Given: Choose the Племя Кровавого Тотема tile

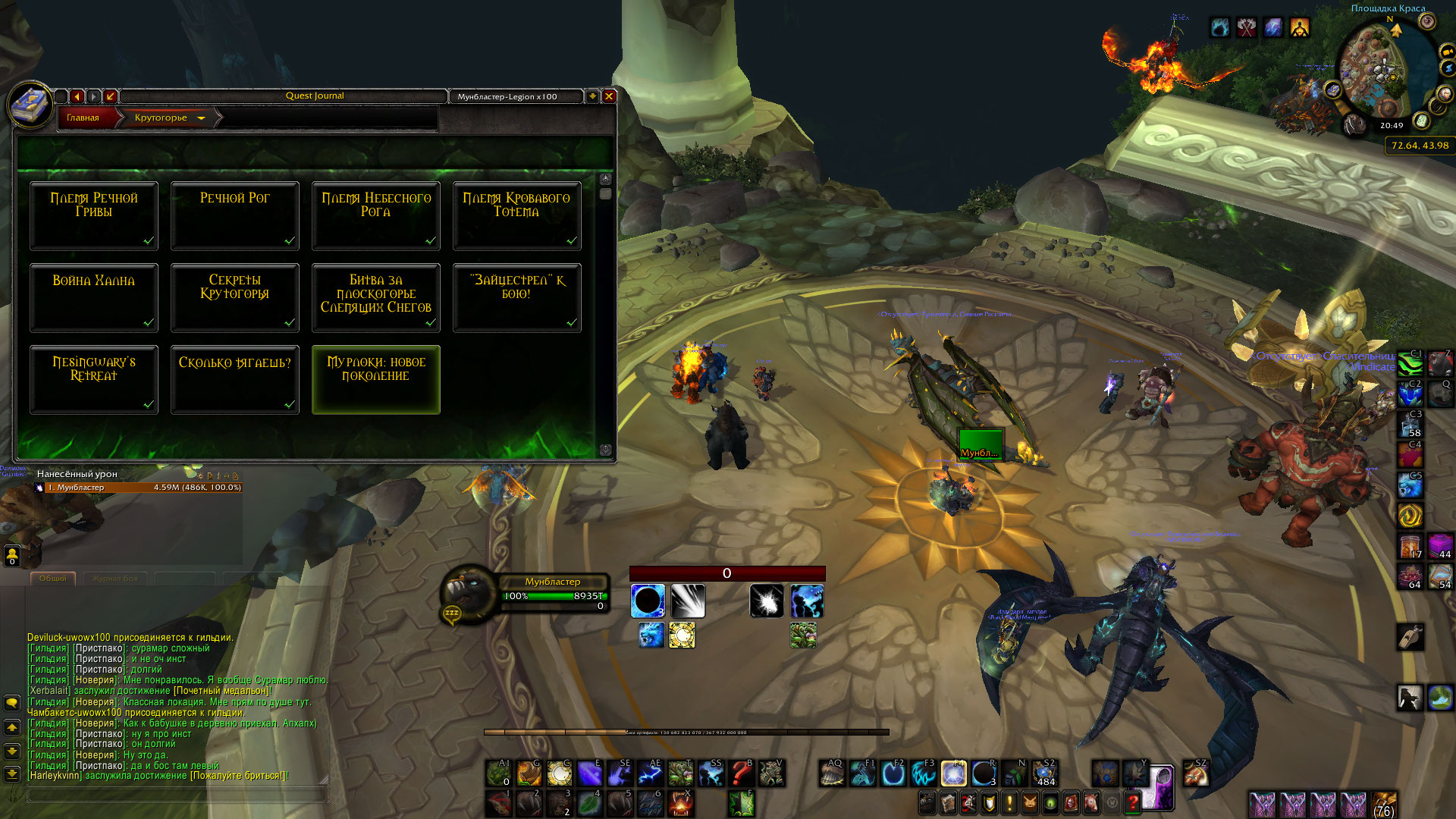Looking at the screenshot, I should click(x=517, y=215).
